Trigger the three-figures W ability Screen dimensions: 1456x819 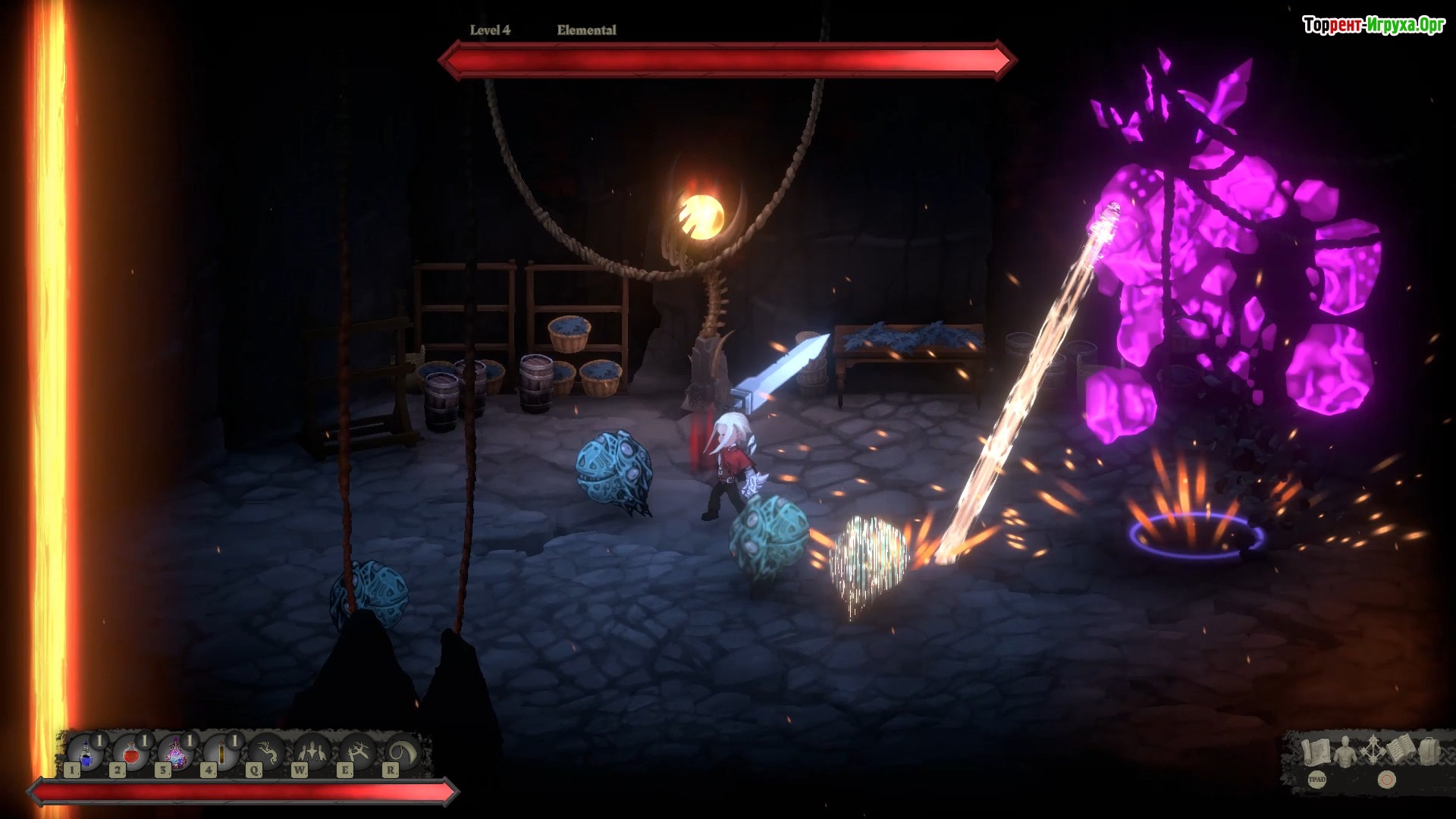312,754
